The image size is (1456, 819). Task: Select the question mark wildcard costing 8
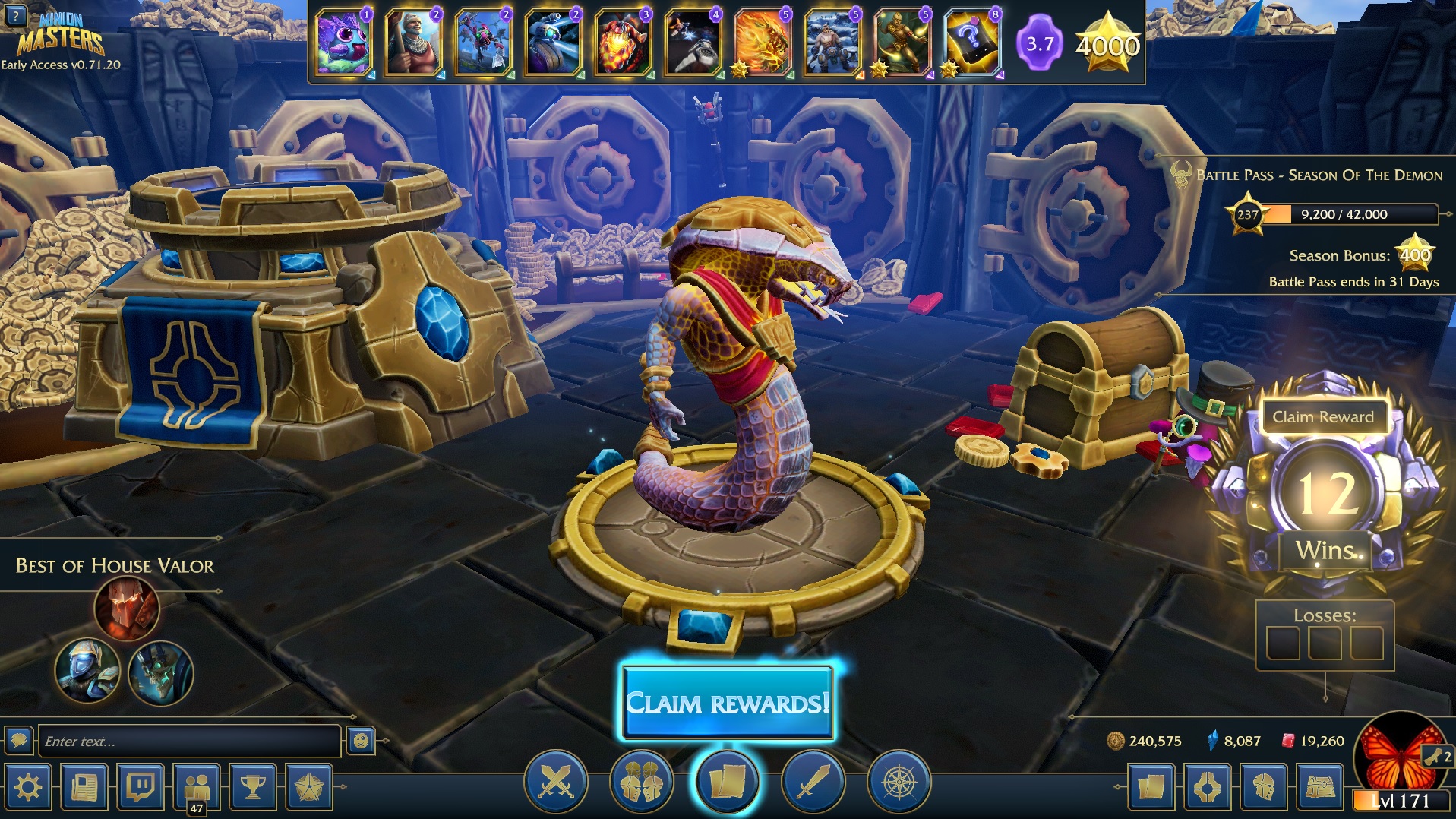(x=972, y=43)
